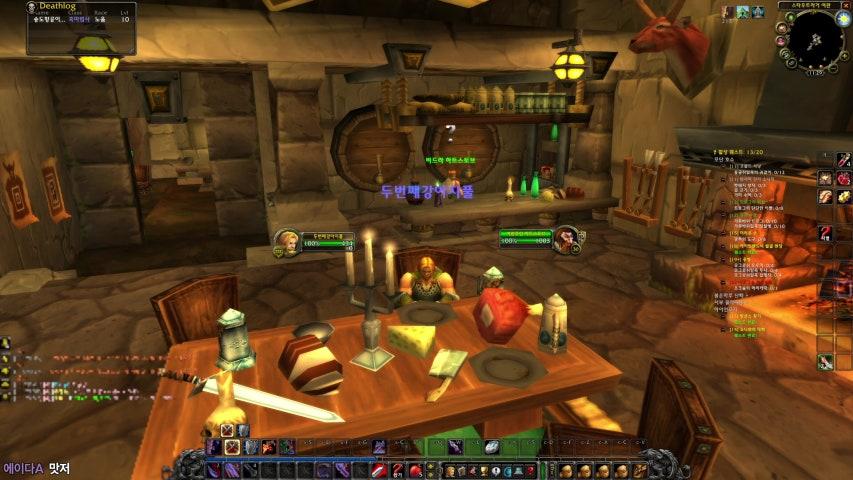Use the red potion in action bar
853x480 pixels.
(x=415, y=470)
